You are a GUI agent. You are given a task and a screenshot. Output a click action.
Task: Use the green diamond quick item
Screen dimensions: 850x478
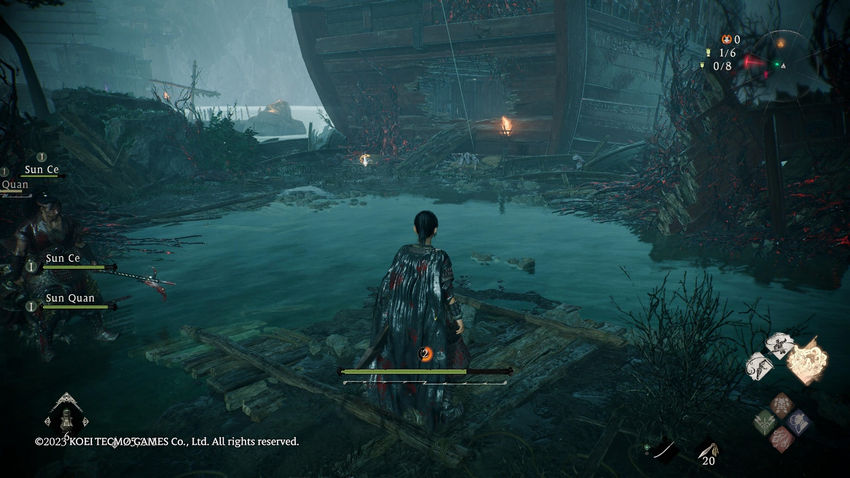coord(765,421)
